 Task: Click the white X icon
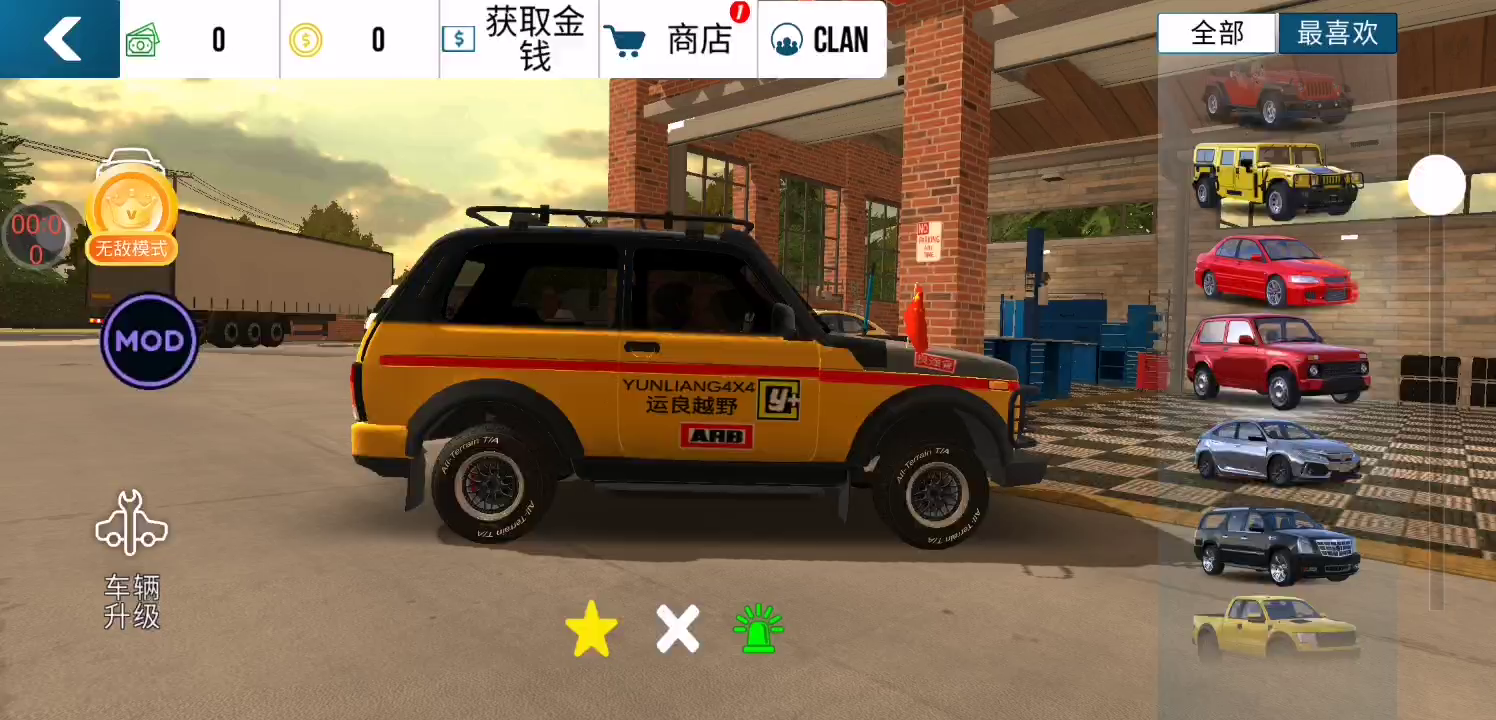[x=677, y=629]
